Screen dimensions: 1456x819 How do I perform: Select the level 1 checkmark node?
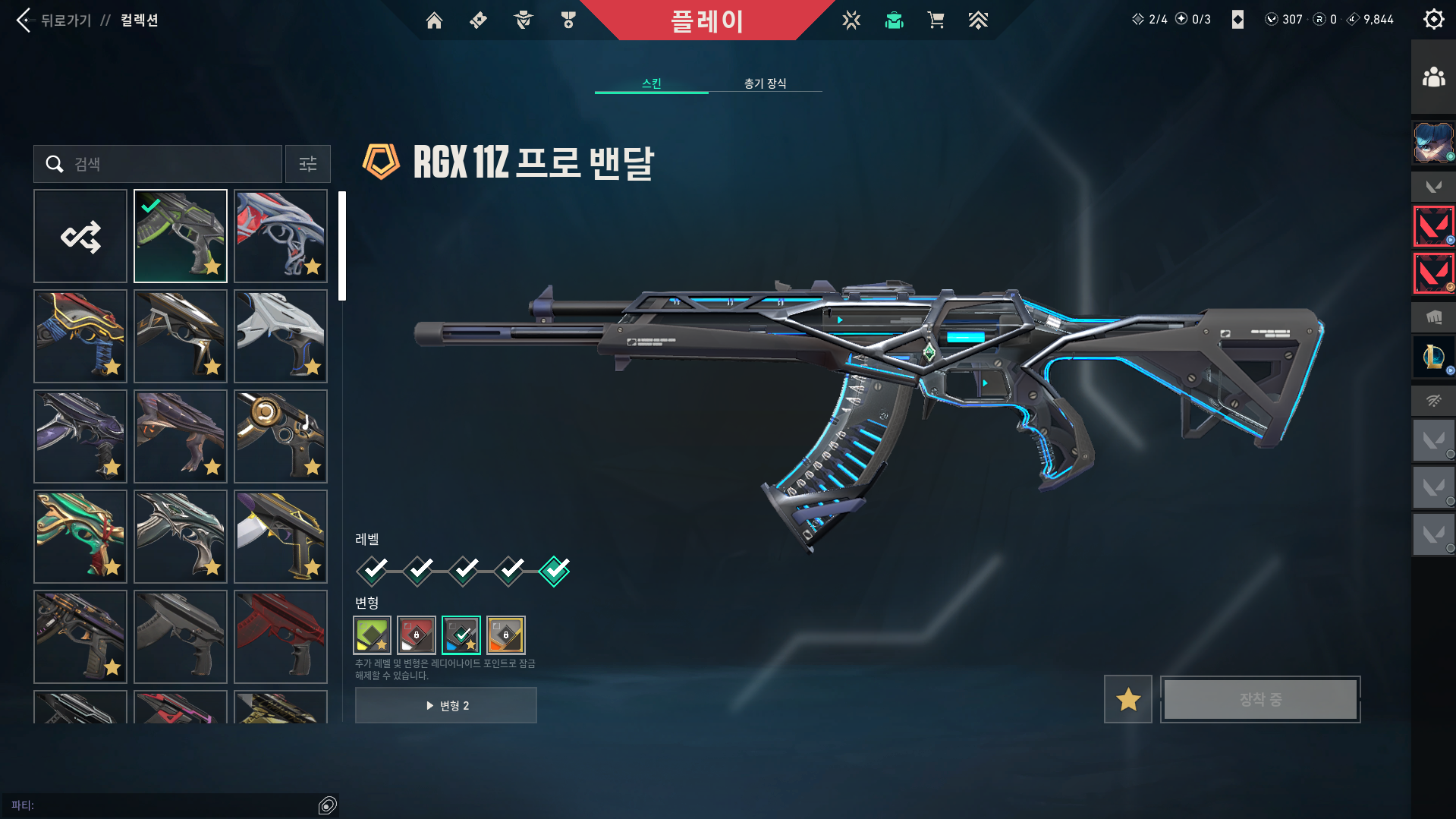pyautogui.click(x=371, y=570)
